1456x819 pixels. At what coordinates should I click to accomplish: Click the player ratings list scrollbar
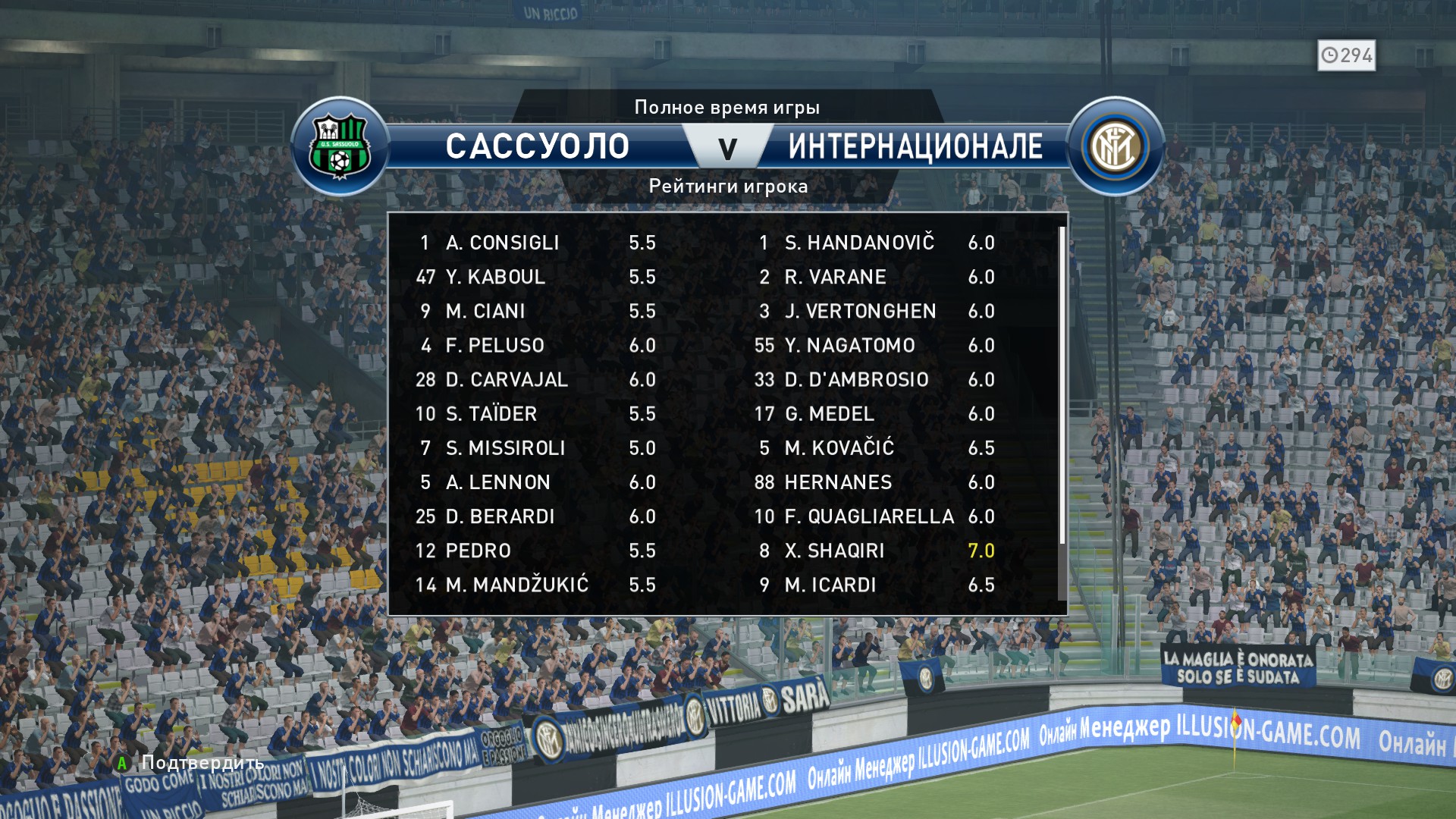tap(1062, 385)
